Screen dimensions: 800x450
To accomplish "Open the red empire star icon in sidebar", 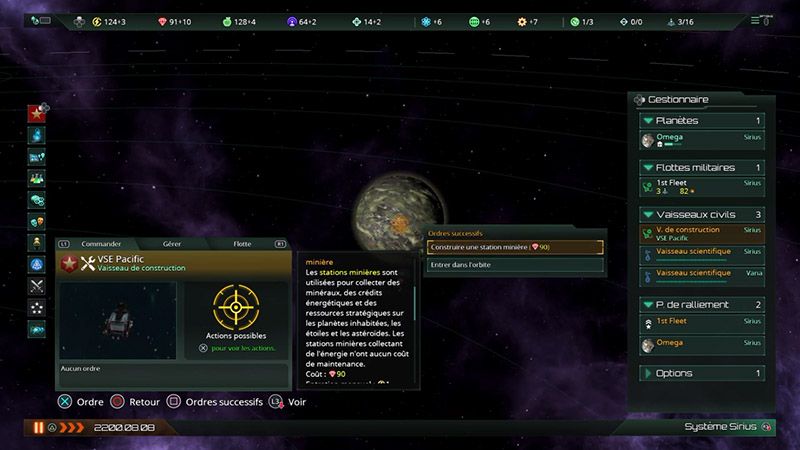I will click(37, 113).
